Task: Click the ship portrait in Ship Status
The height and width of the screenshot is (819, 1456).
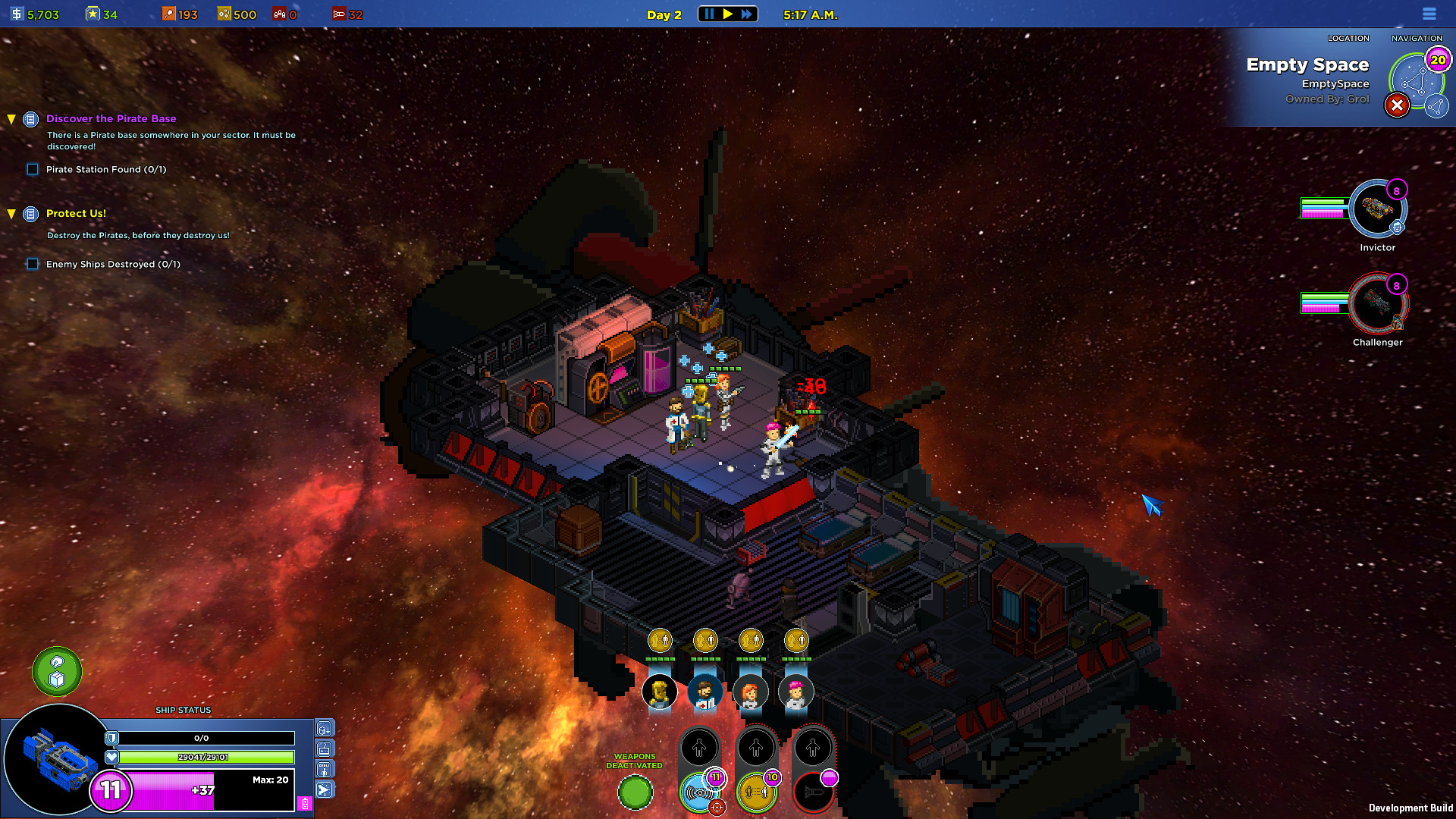Action: tap(55, 758)
